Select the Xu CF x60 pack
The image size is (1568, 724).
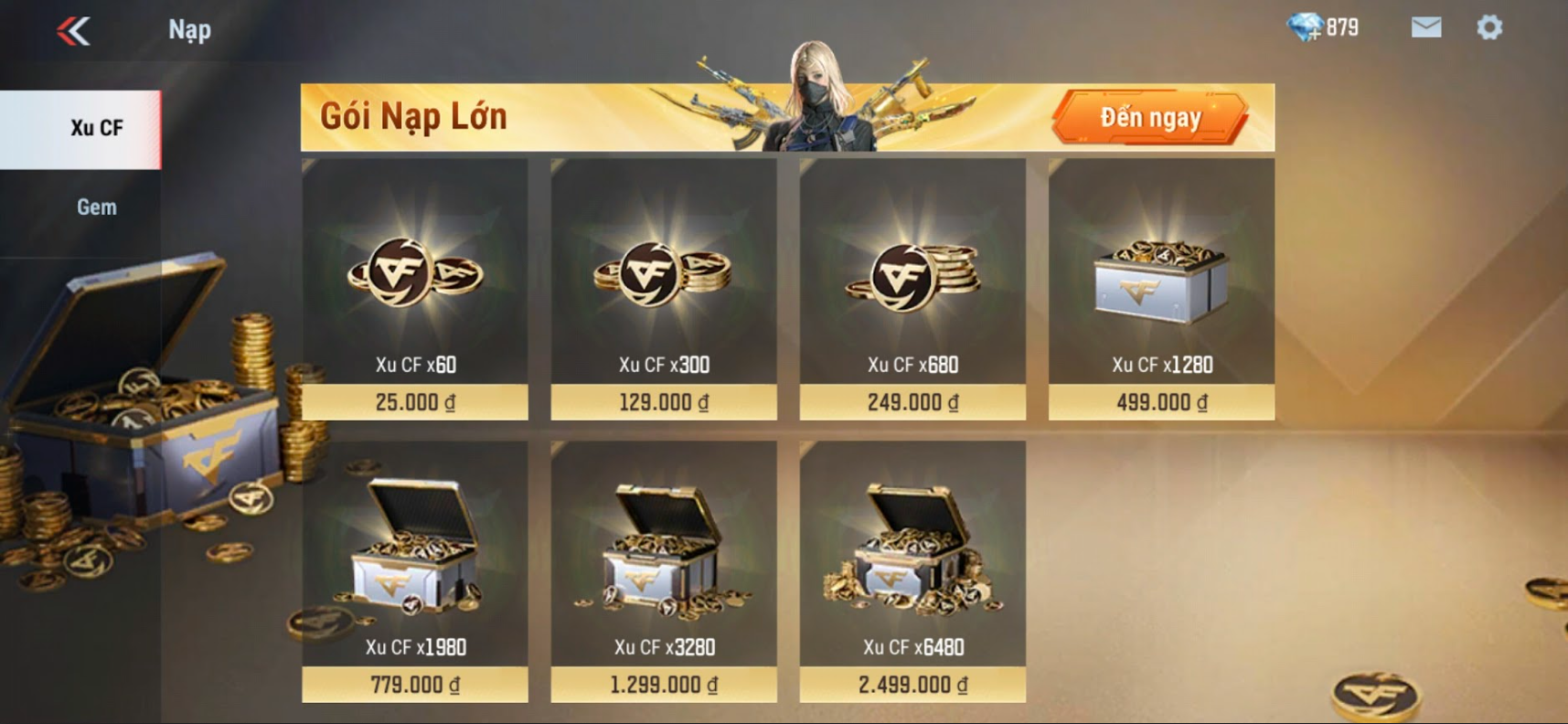tap(415, 289)
